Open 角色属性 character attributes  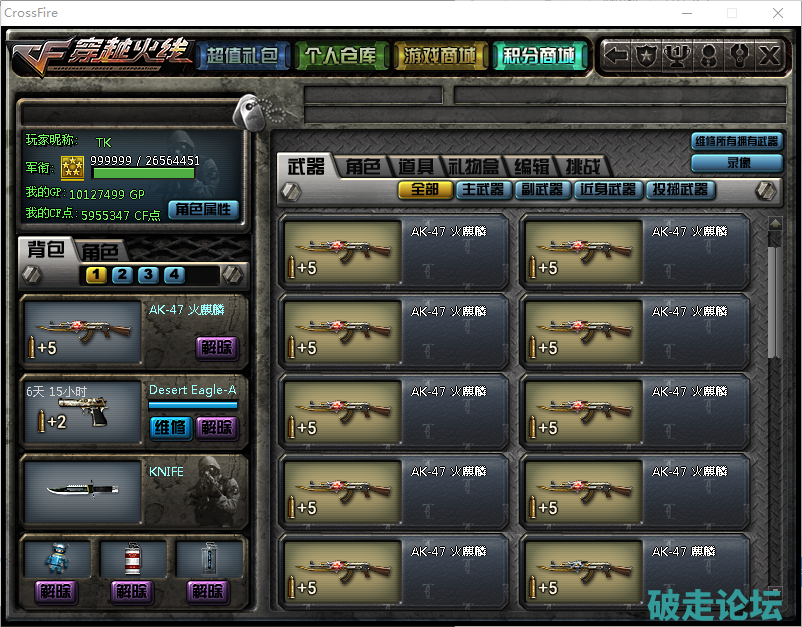(203, 209)
